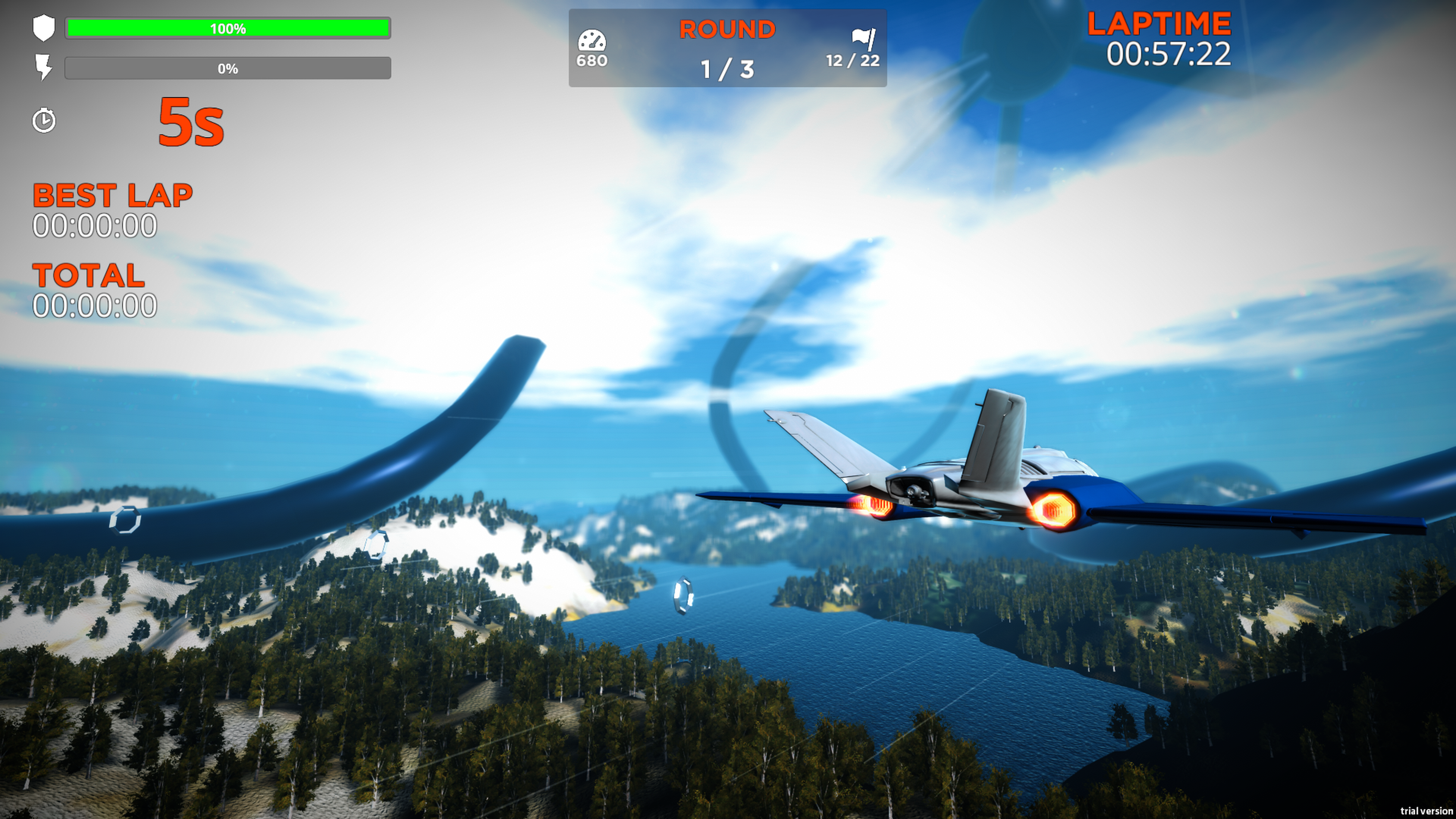
Task: Select the speedometer gauge icon
Action: [x=591, y=41]
